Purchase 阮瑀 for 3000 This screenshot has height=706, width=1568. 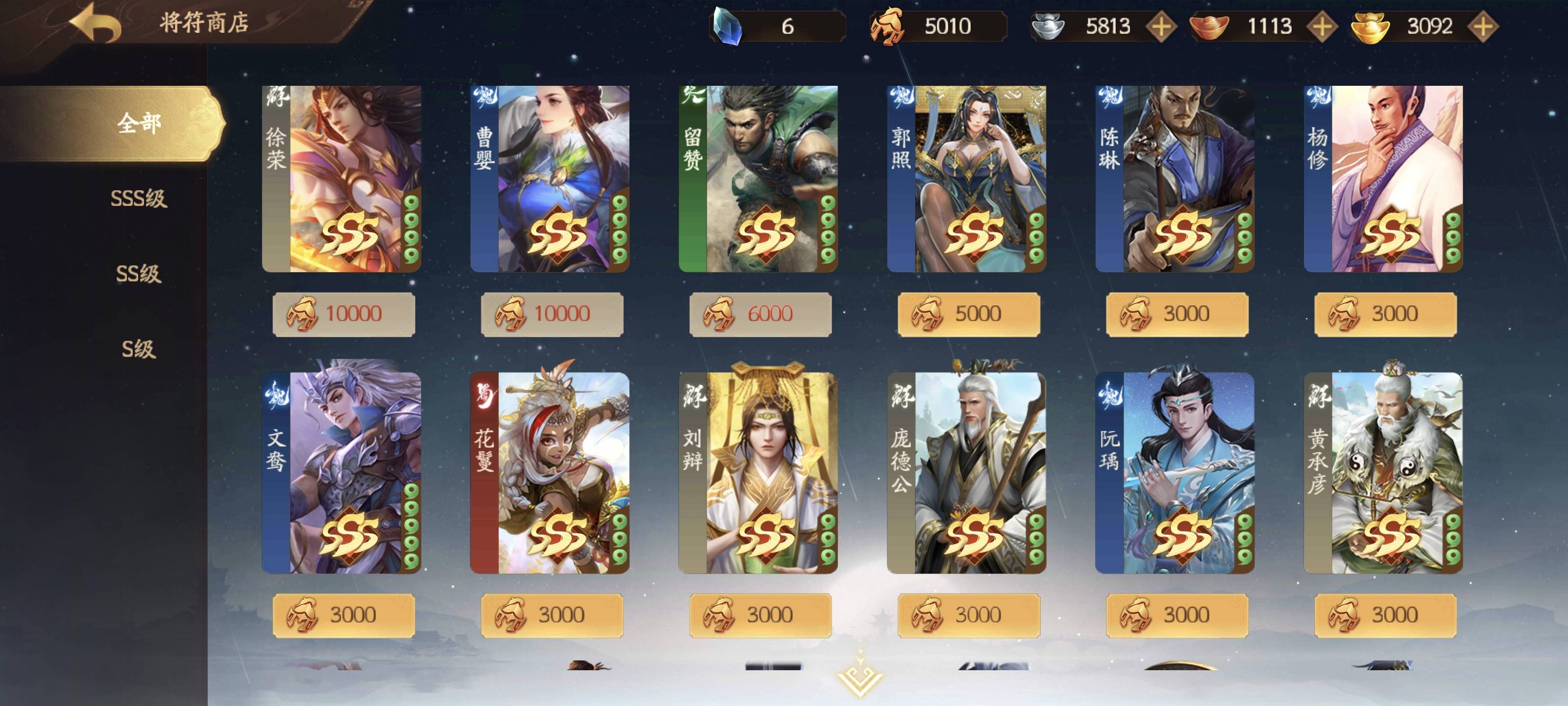[x=1177, y=615]
